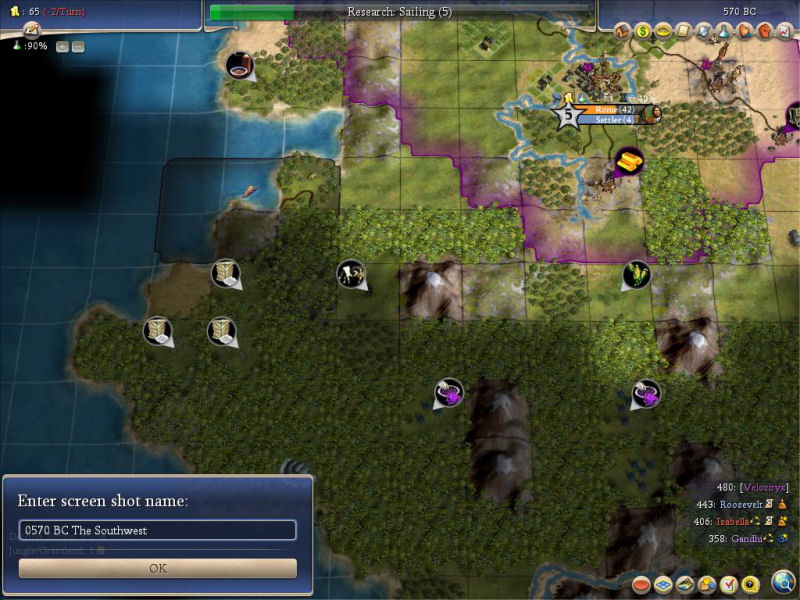Increase research rate with plus button
This screenshot has width=800, height=600.
click(62, 46)
